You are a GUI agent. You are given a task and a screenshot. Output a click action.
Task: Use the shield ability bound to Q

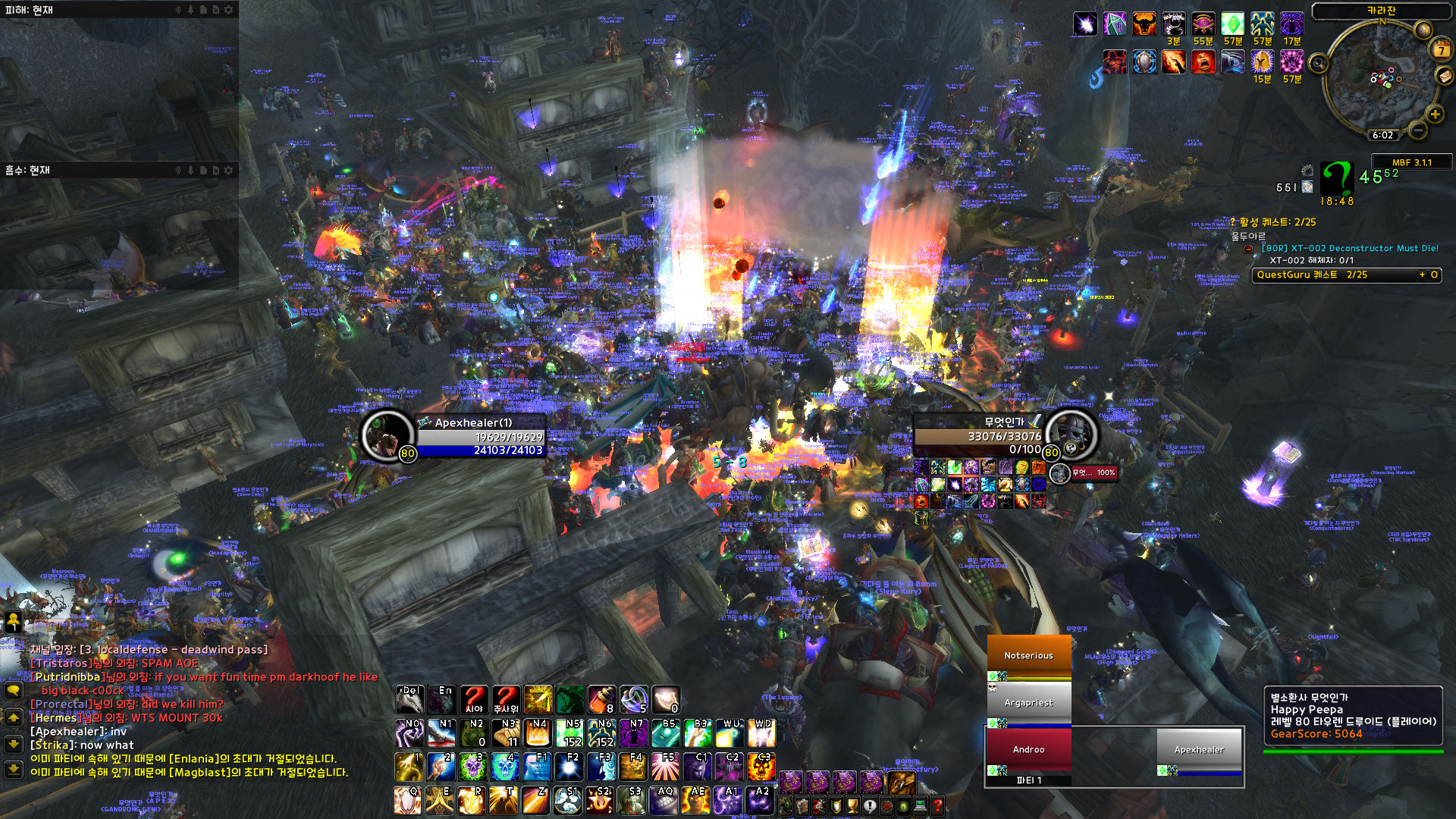point(408,801)
